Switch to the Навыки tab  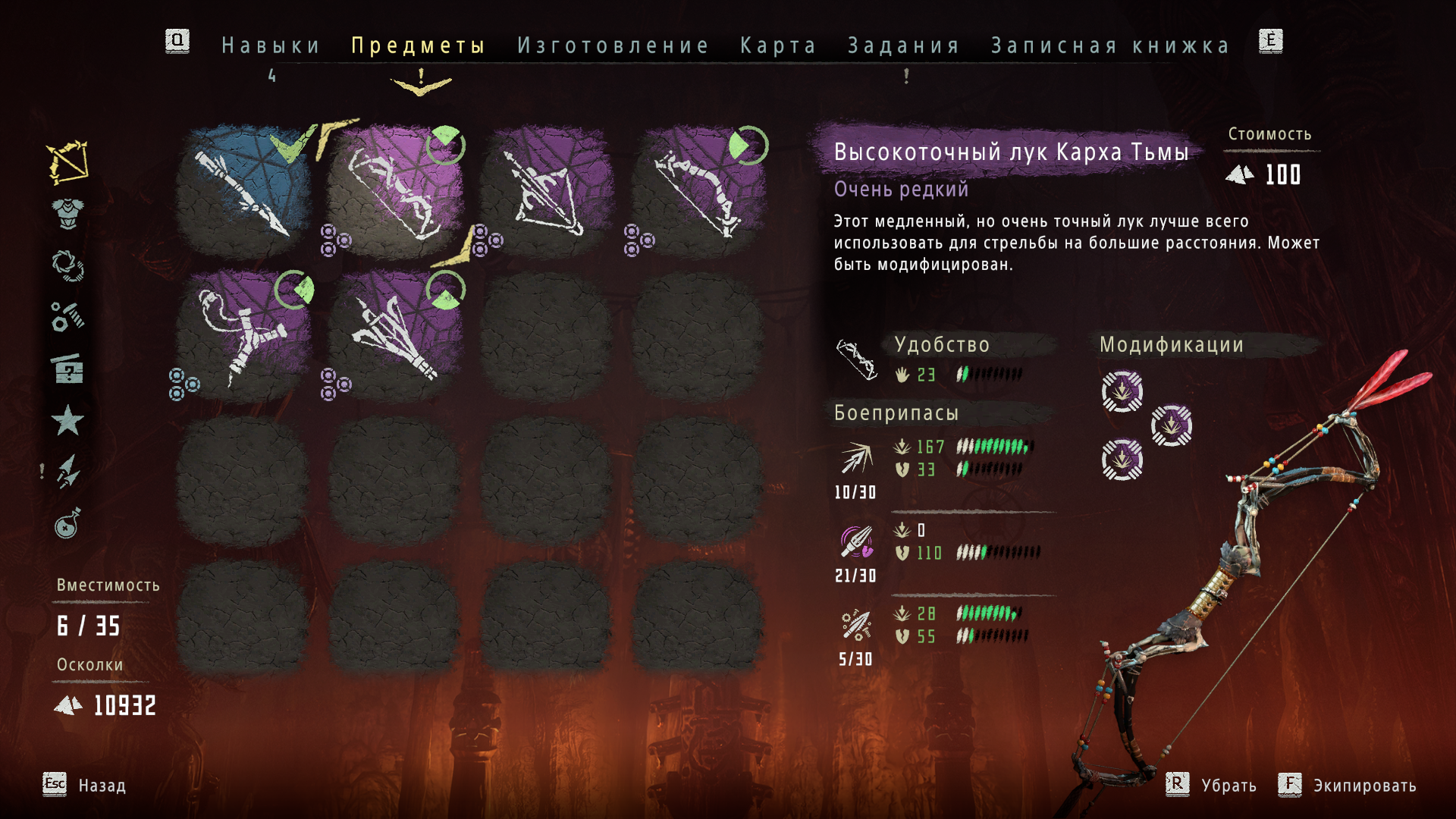(271, 45)
